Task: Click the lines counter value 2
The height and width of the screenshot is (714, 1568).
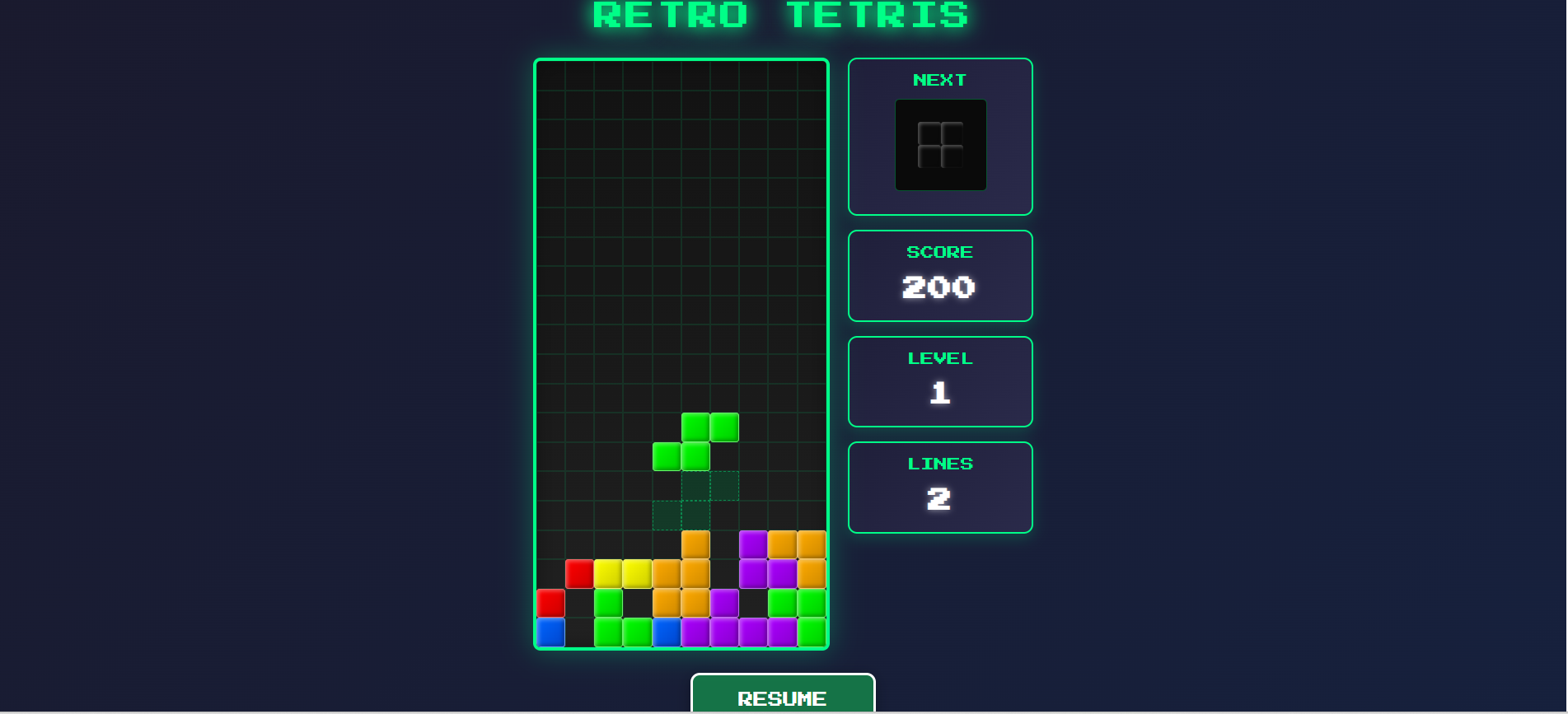Action: [x=938, y=498]
